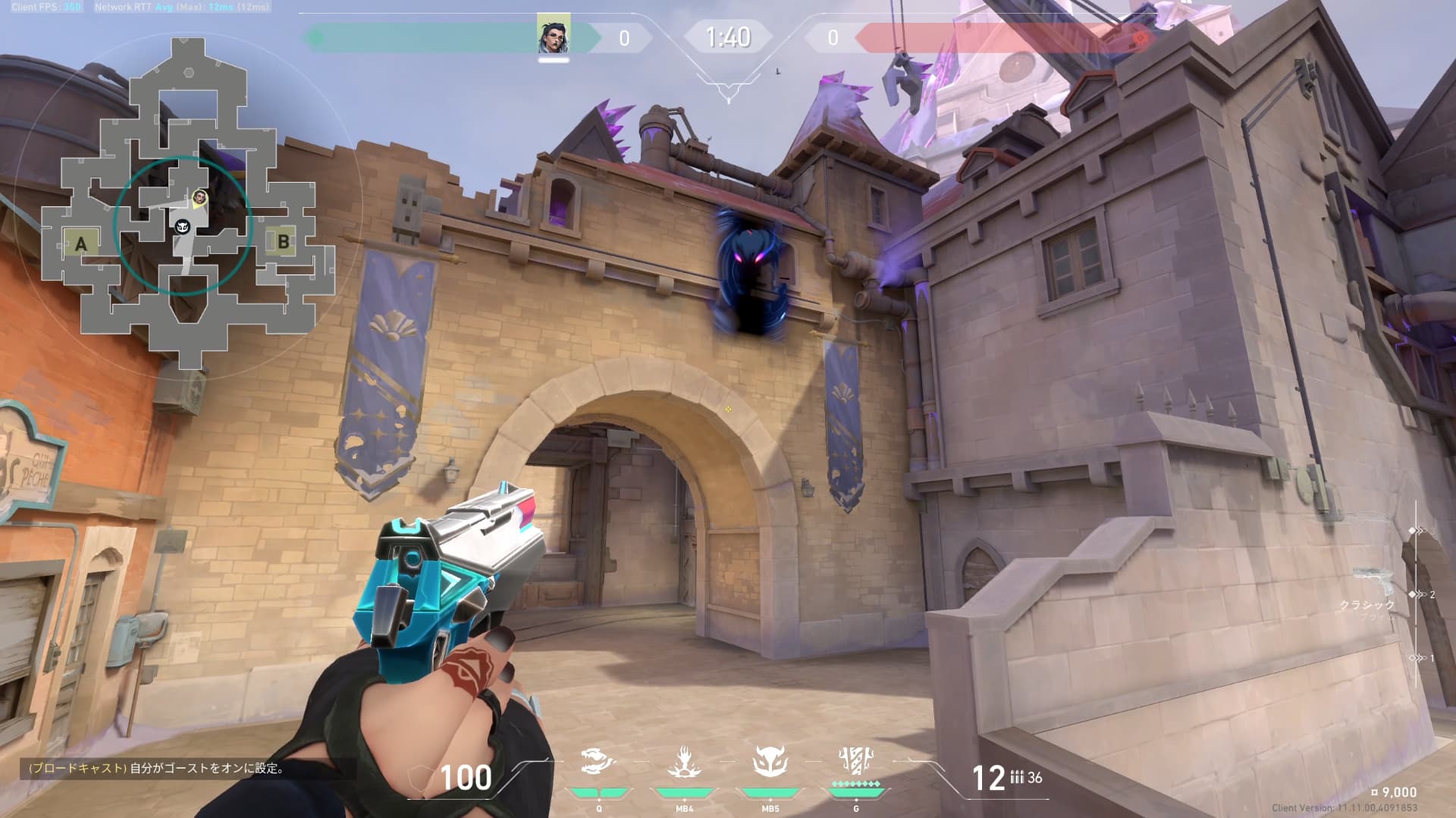Select the Seize clawed-hand ability icon
The width and height of the screenshot is (1456, 818).
click(x=684, y=761)
